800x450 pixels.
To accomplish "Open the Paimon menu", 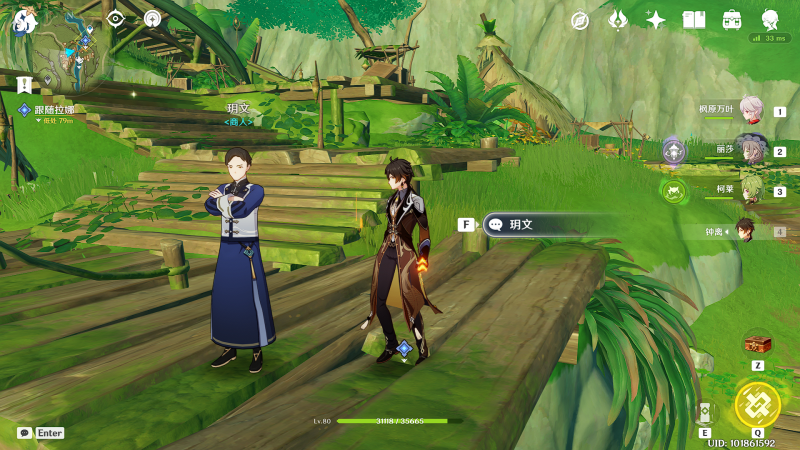I will [24, 21].
